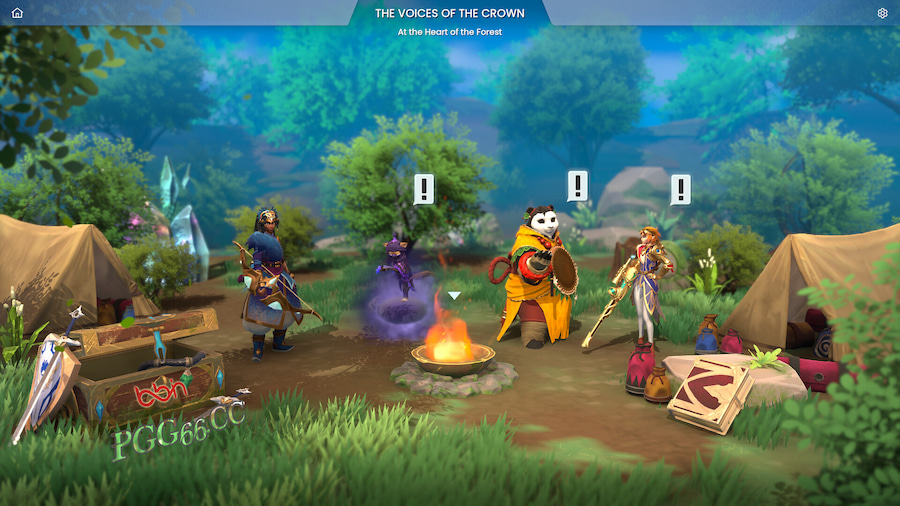Screen dimensions: 900x506
Task: Click the exclamation bubble above the panda
Action: (577, 185)
